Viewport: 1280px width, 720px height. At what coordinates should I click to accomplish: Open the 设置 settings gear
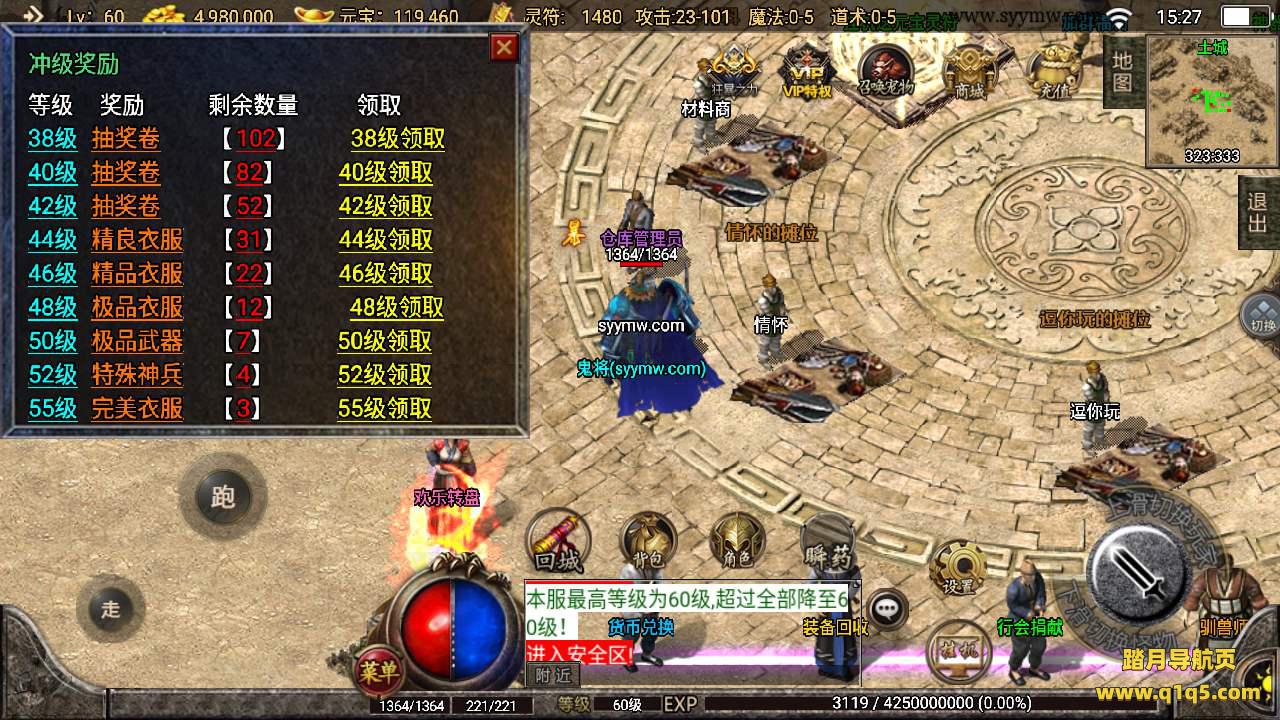[x=958, y=568]
